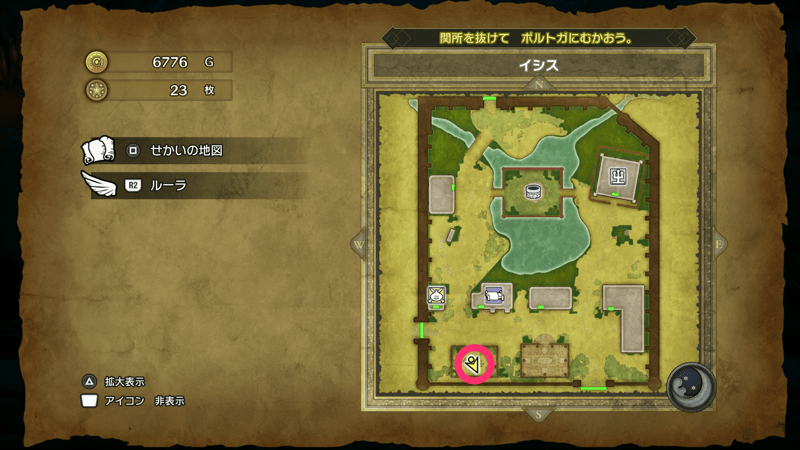Viewport: 800px width, 450px height.
Task: Click the player position marker on the map
Action: [x=473, y=364]
